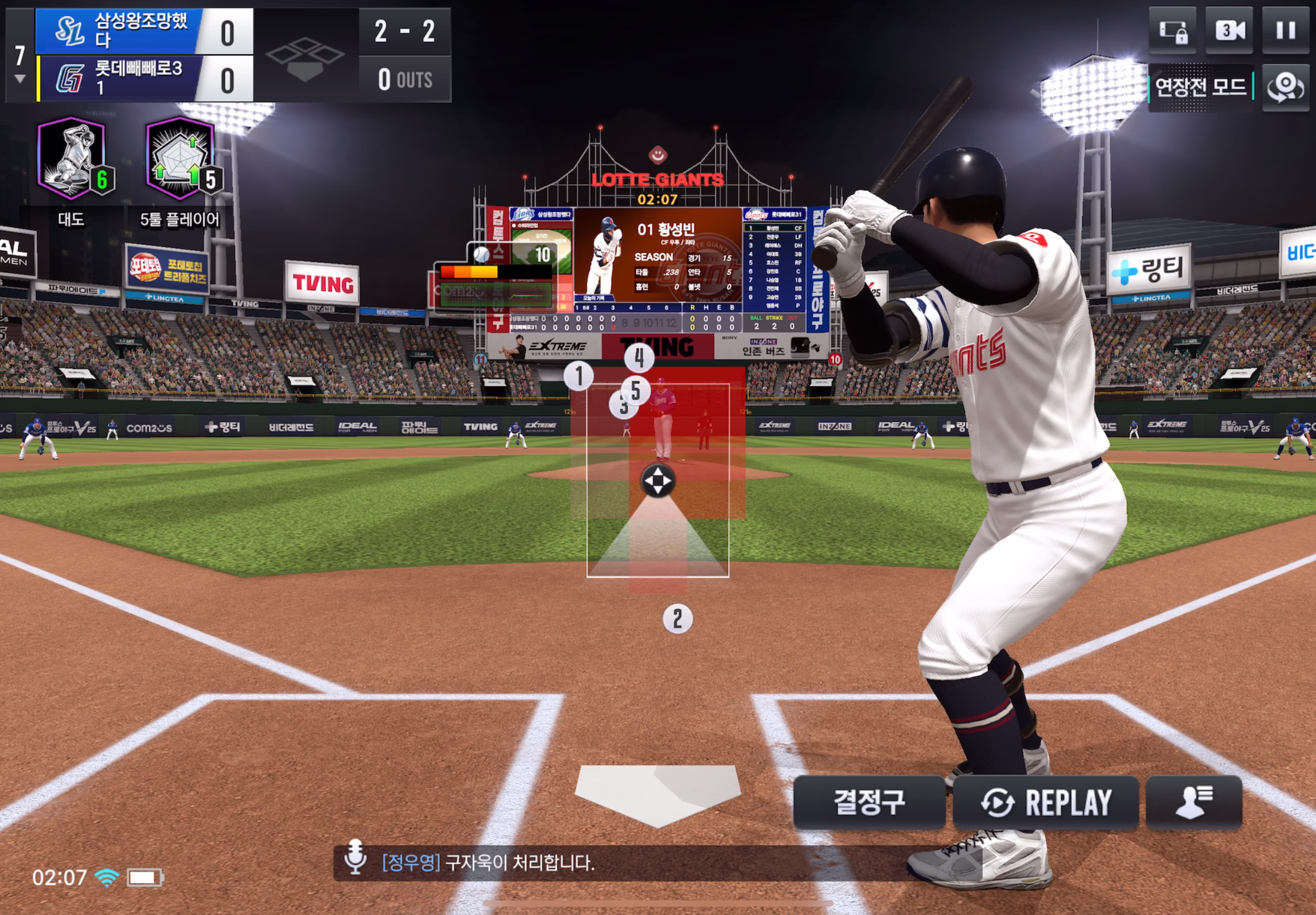Open the player info list button

click(1193, 802)
